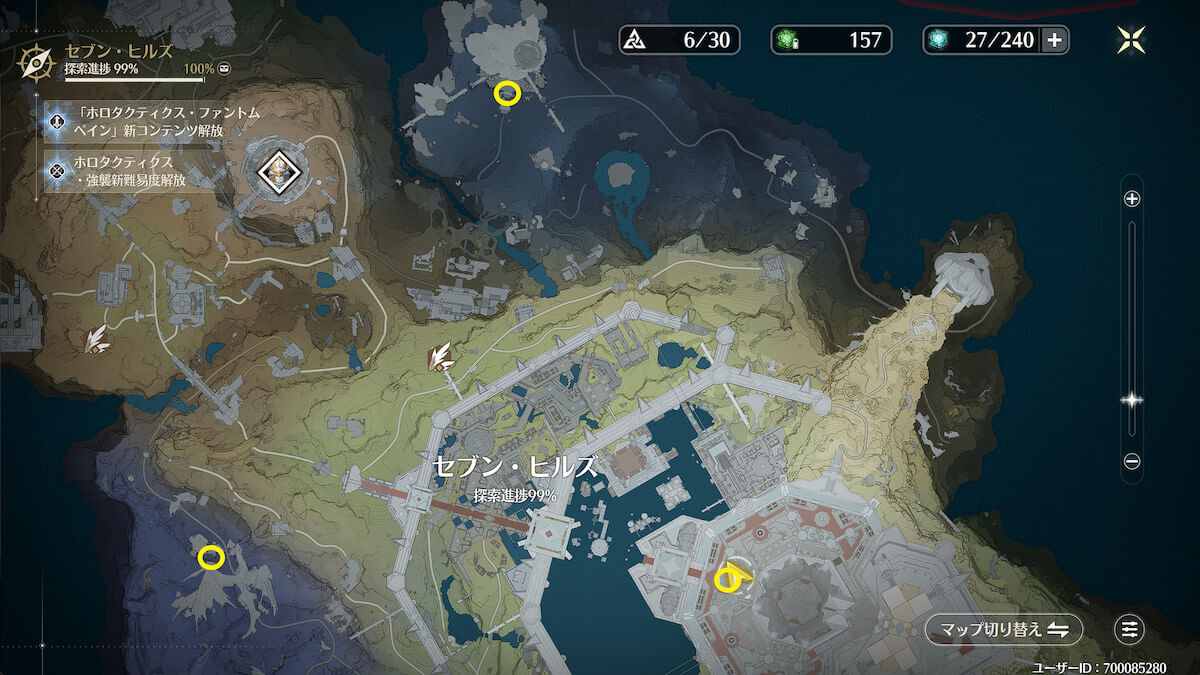Switch maps with マップ切り替え button

(1003, 629)
